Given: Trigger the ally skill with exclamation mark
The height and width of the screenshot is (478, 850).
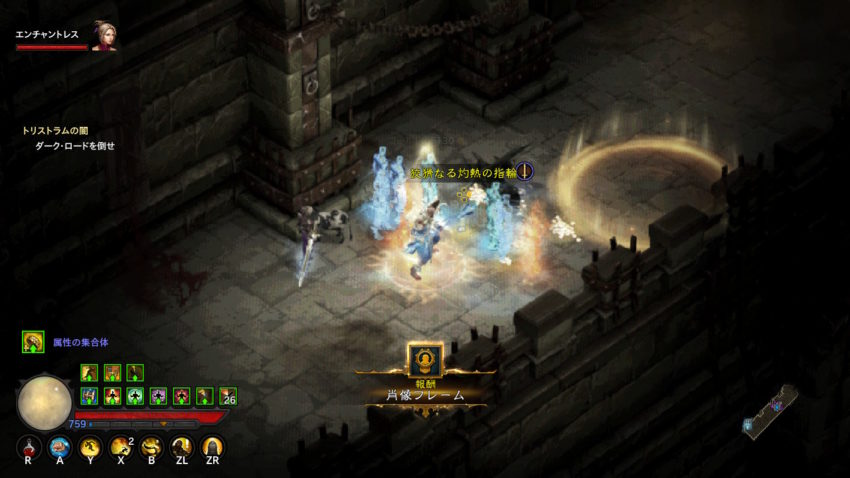Looking at the screenshot, I should click(182, 448).
